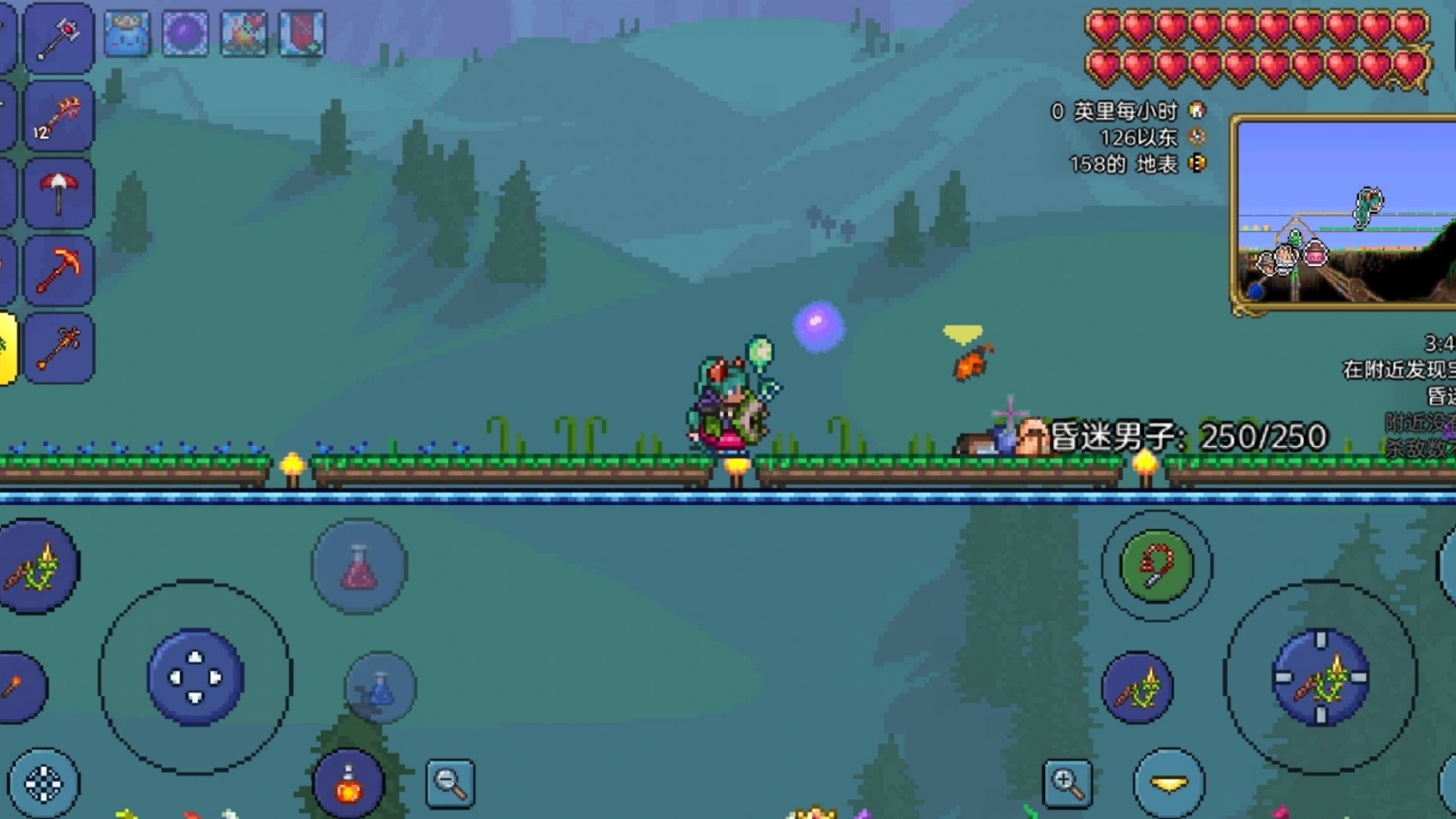This screenshot has height=819, width=1456.
Task: Zoom in with the plus magnifier
Action: [1067, 783]
